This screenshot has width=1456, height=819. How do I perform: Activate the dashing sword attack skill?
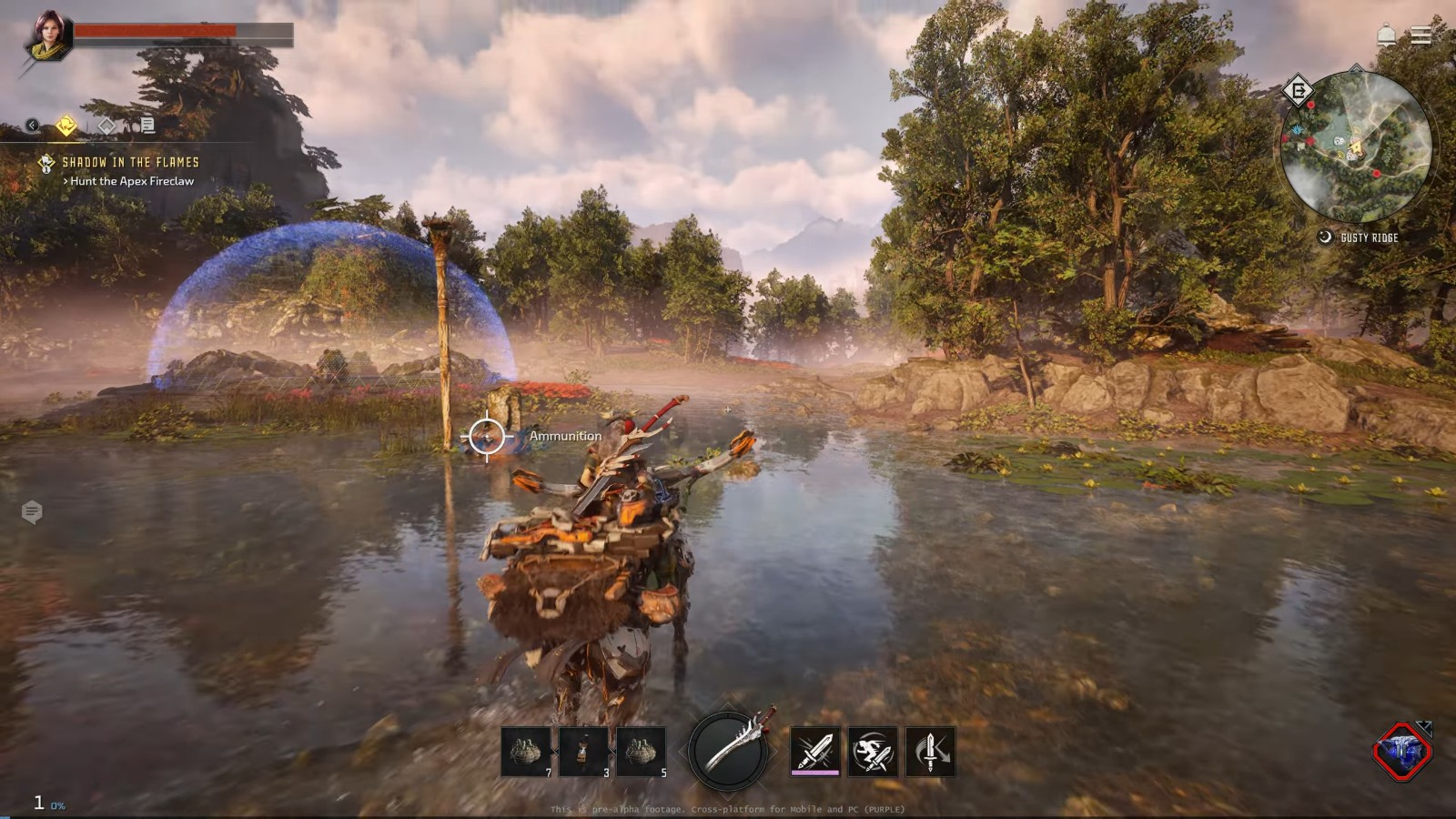[872, 752]
